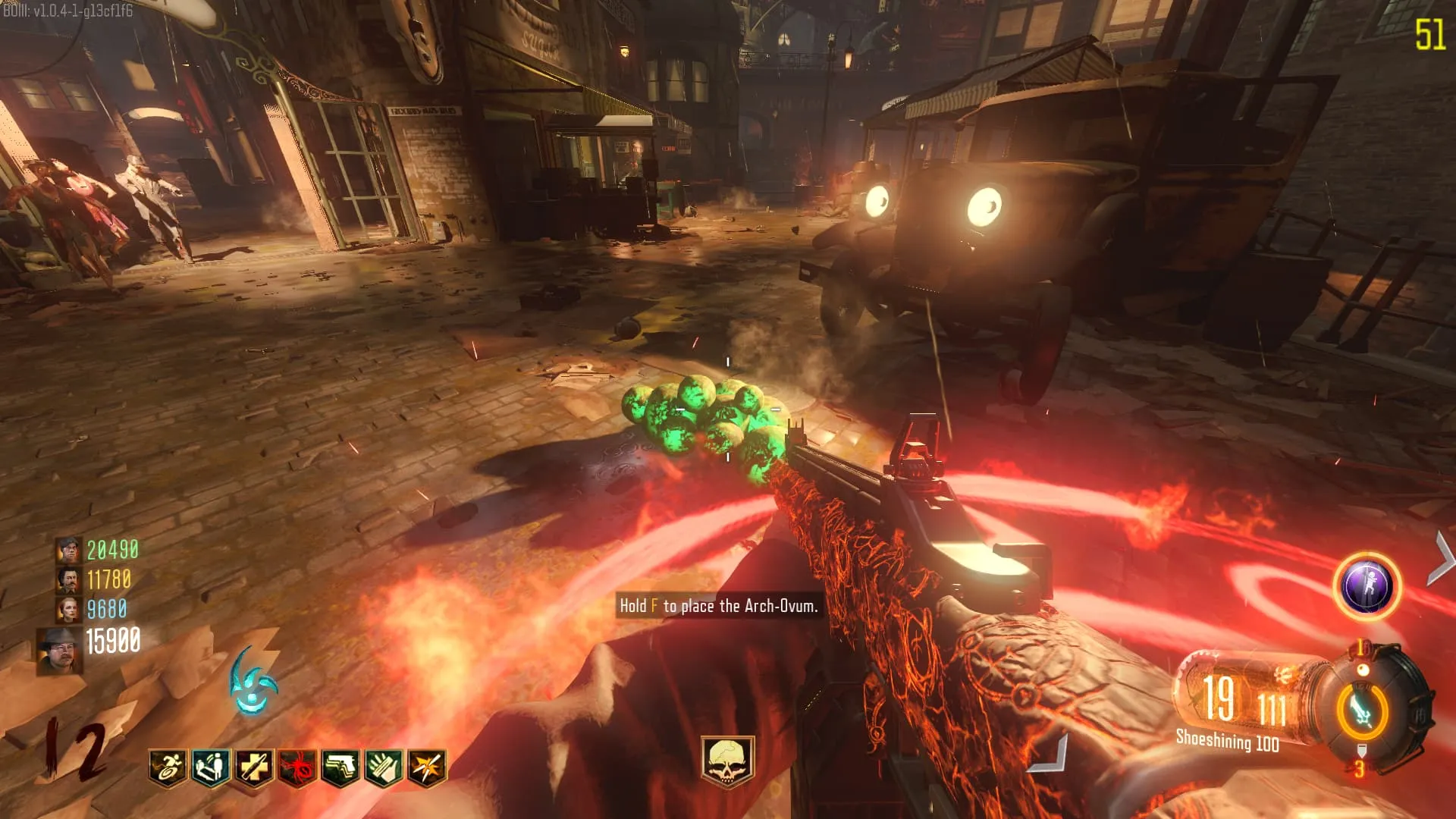Click the Speed Cola hand perk icon
This screenshot has width=1456, height=819.
[384, 767]
